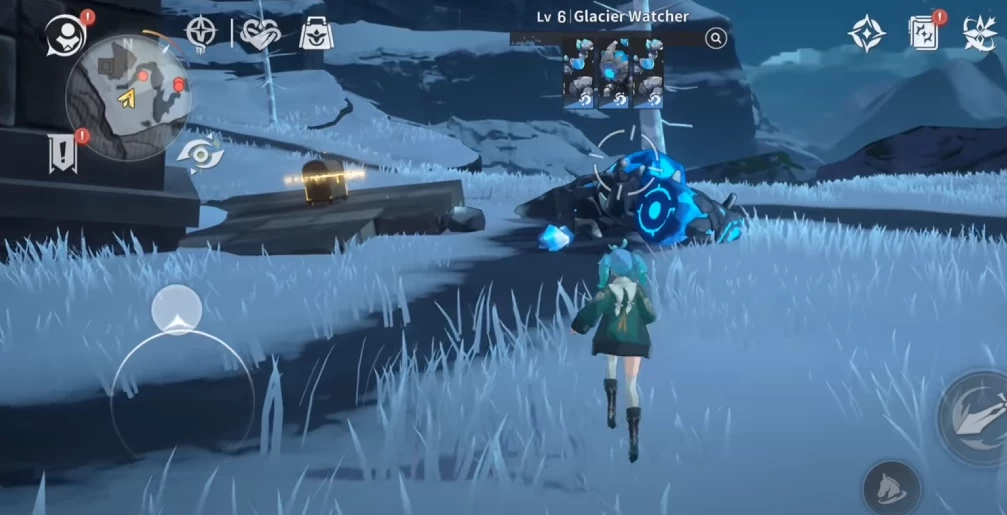The image size is (1007, 515).
Task: Open the quest banner exclamation icon
Action: click(x=62, y=153)
